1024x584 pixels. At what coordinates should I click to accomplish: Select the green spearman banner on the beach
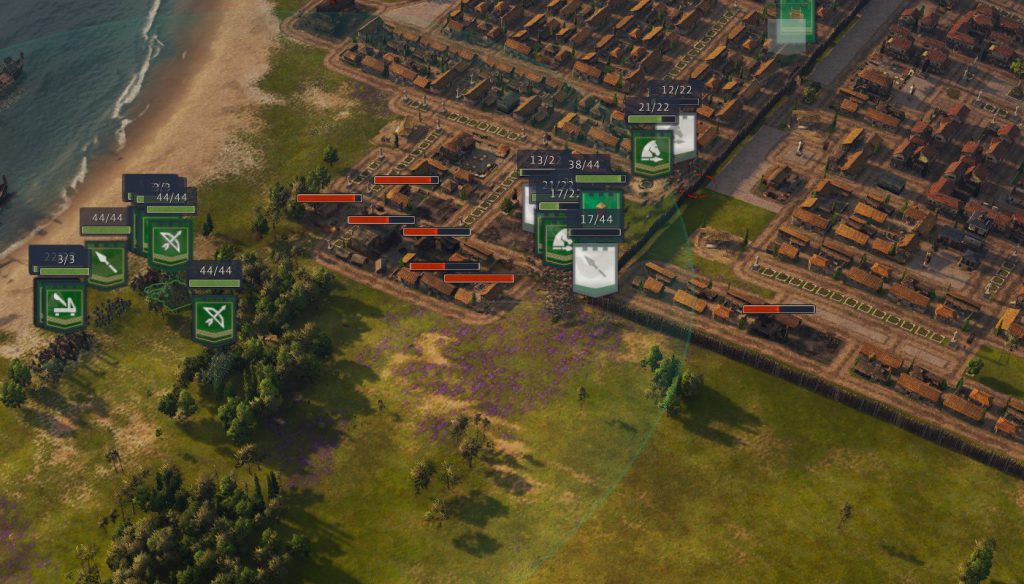pyautogui.click(x=107, y=262)
